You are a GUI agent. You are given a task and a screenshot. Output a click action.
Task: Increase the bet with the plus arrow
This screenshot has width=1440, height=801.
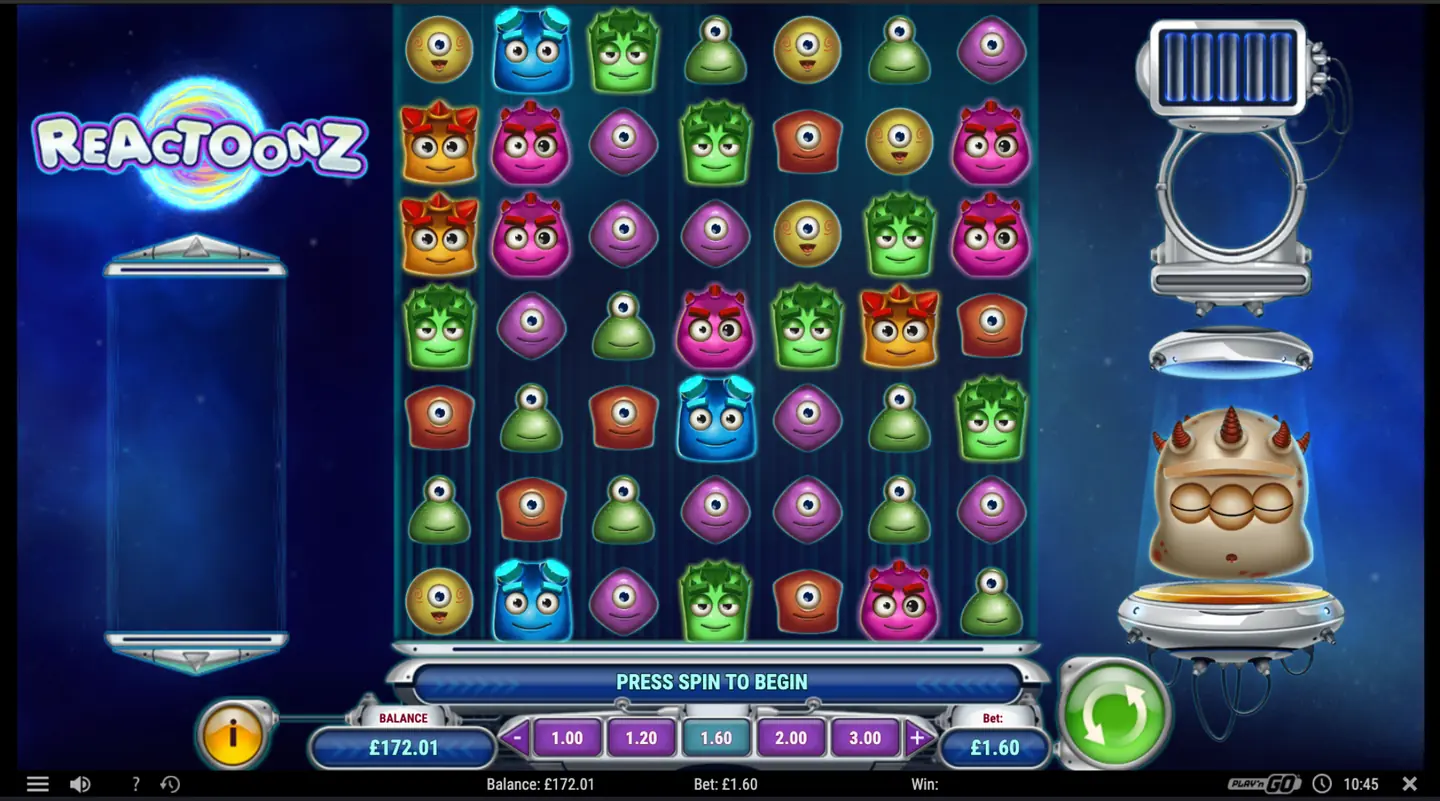click(x=916, y=738)
